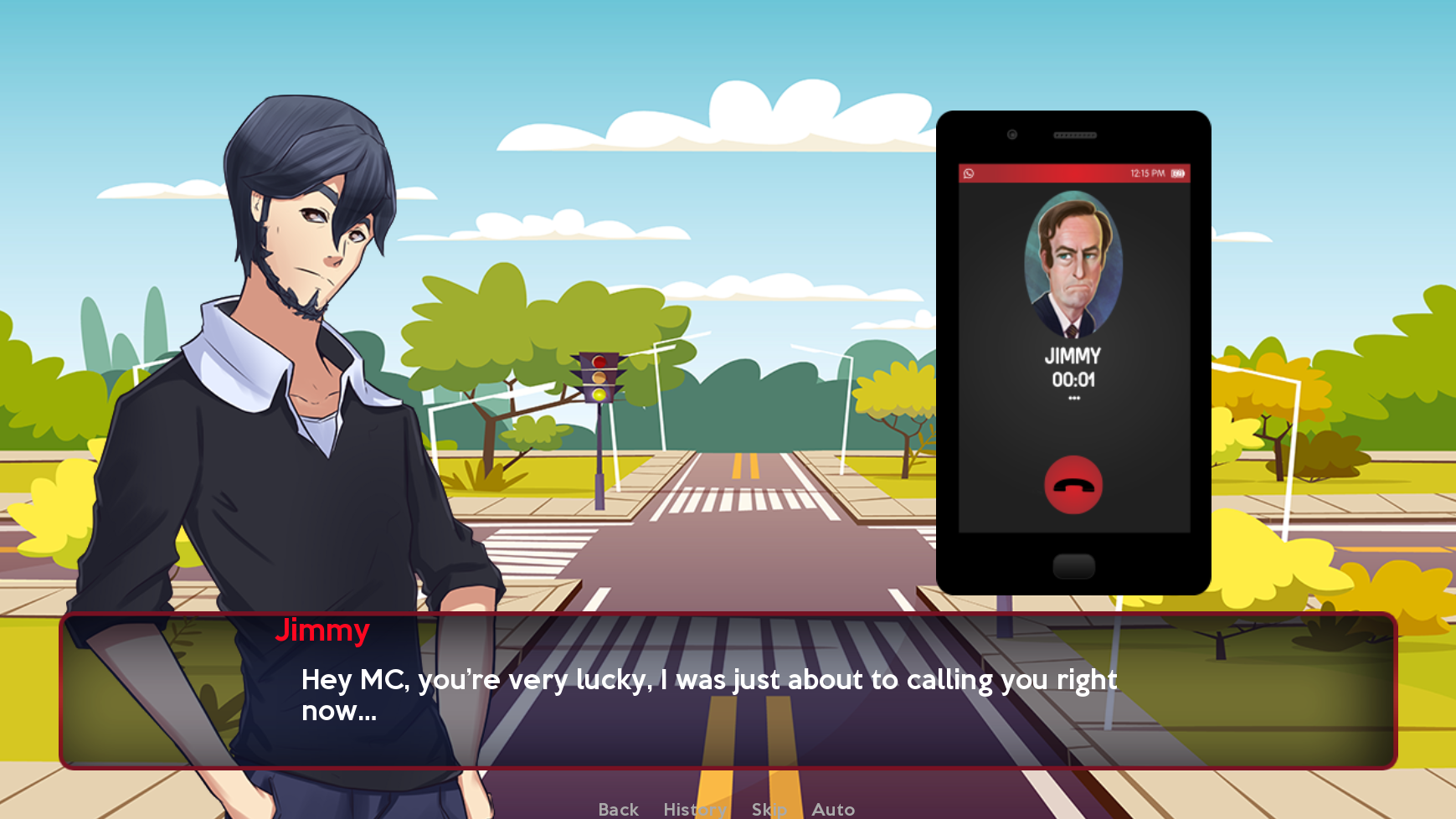This screenshot has width=1456, height=819.
Task: Toggle Skip mode for the dialogue
Action: pyautogui.click(x=769, y=808)
